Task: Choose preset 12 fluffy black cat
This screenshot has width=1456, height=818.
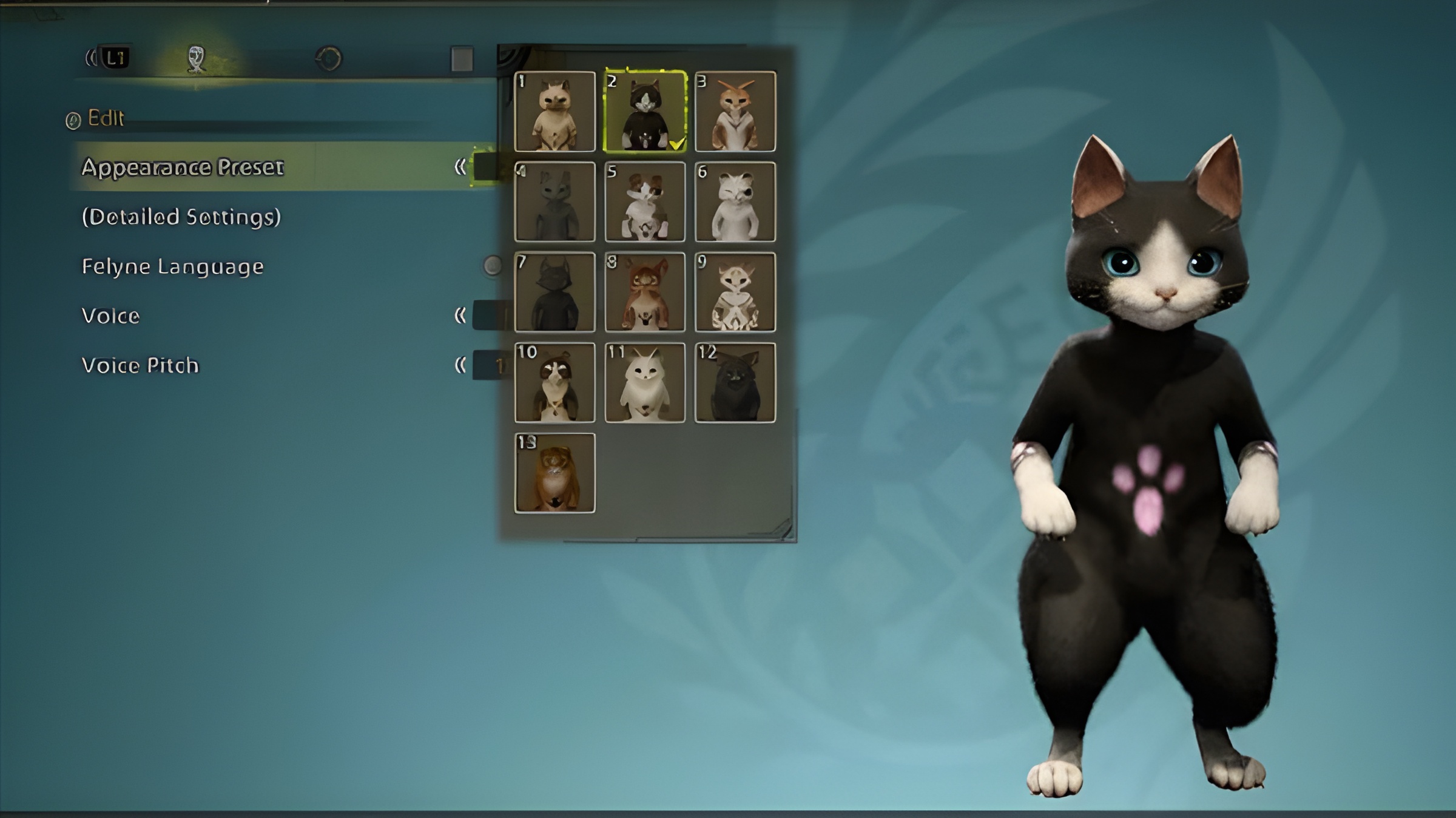Action: [x=735, y=383]
